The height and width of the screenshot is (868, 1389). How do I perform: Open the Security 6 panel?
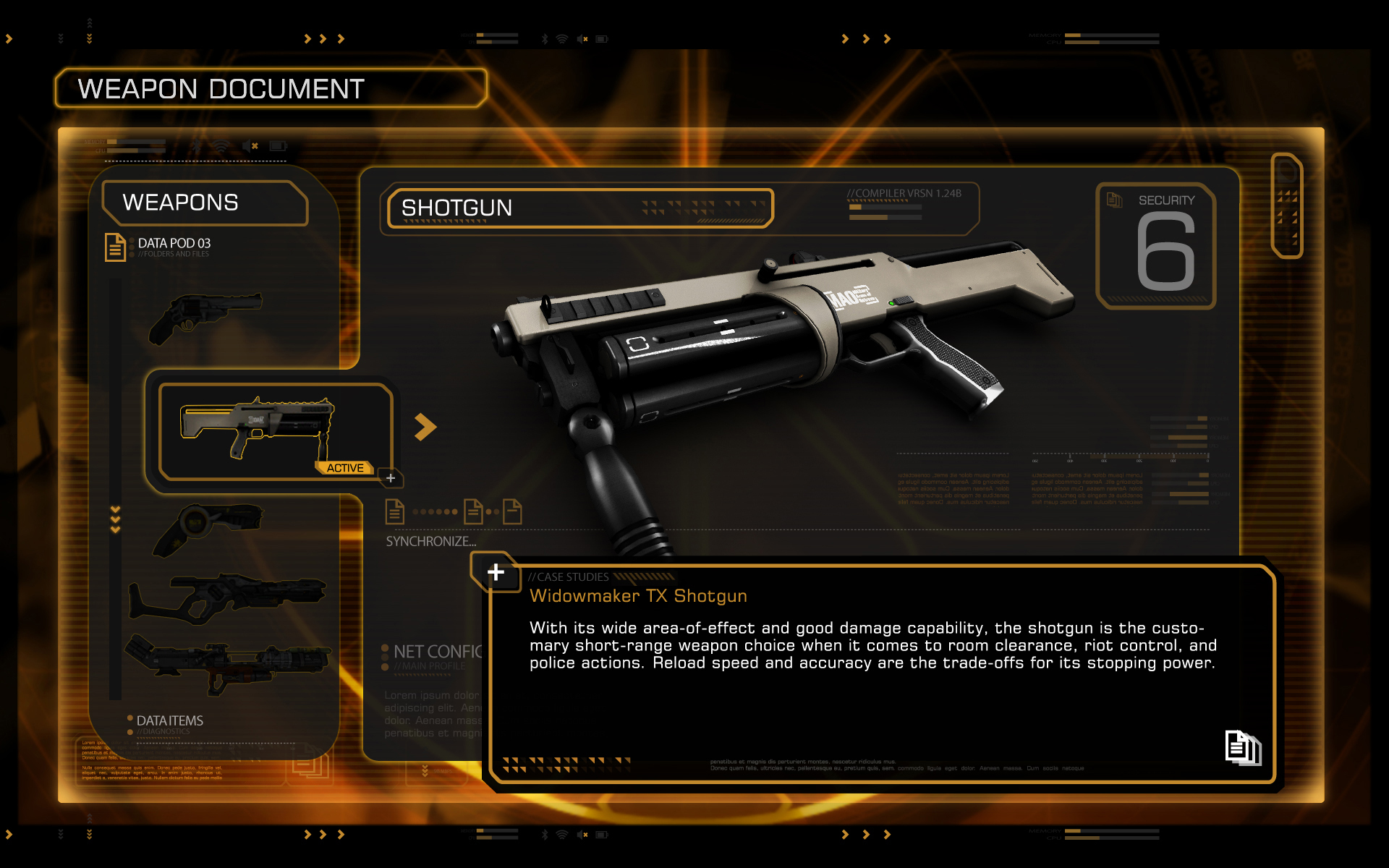(1156, 246)
